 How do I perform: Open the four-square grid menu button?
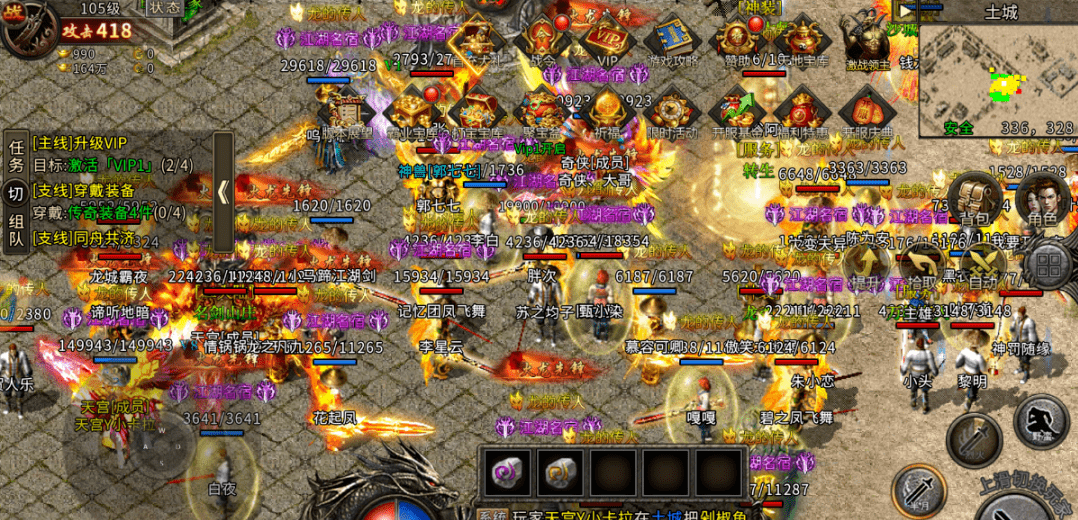[1048, 265]
